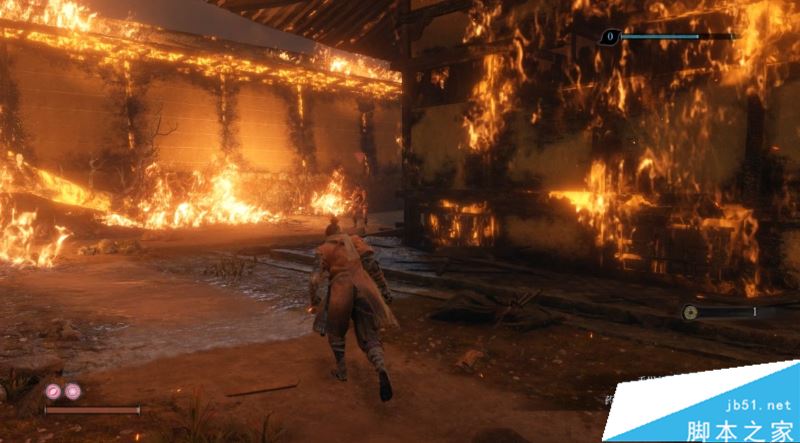Click the spirit emblem counter icon
The image size is (800, 443).
[610, 37]
